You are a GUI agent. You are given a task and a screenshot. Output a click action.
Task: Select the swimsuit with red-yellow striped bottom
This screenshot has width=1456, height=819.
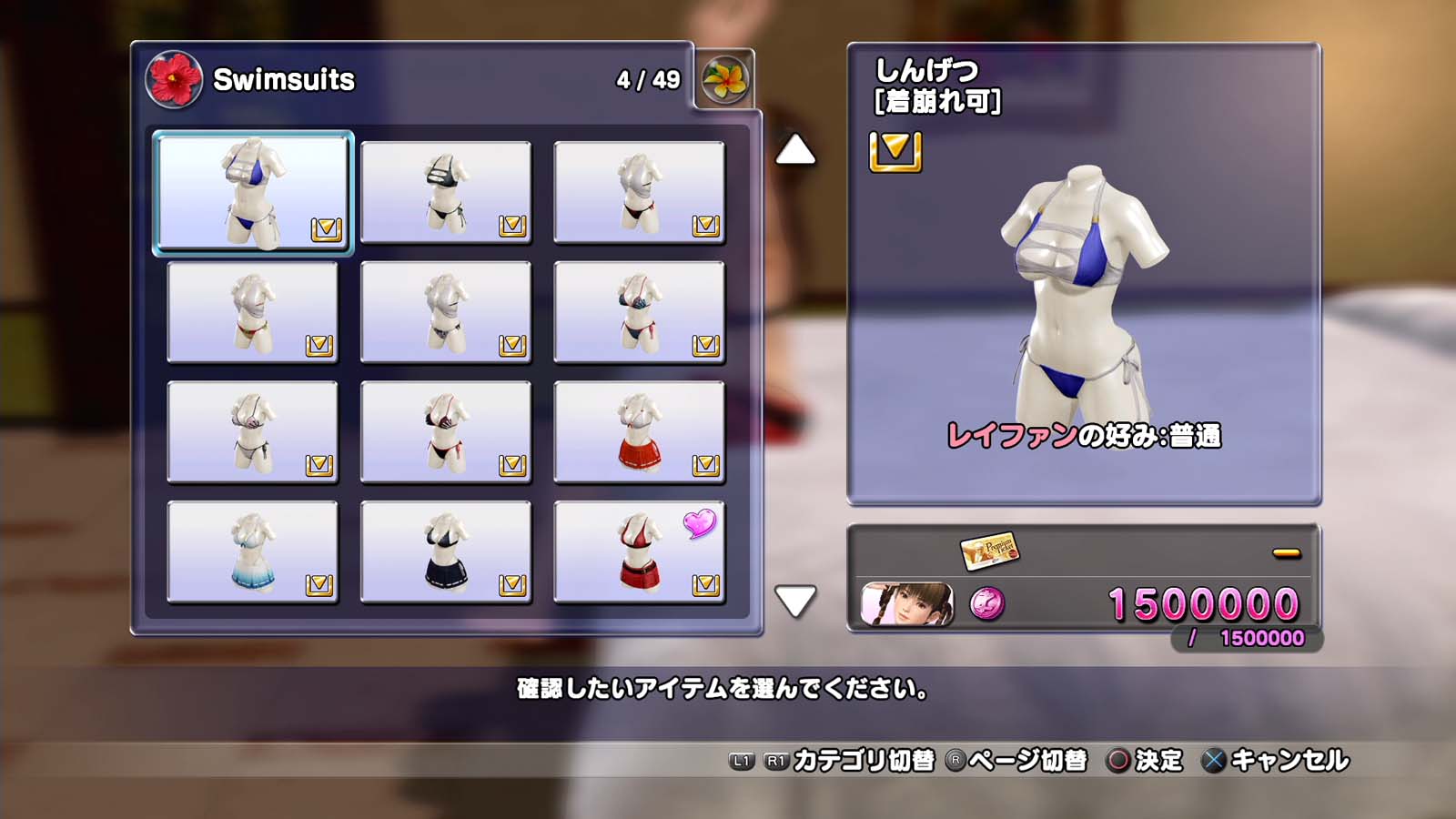[x=253, y=312]
